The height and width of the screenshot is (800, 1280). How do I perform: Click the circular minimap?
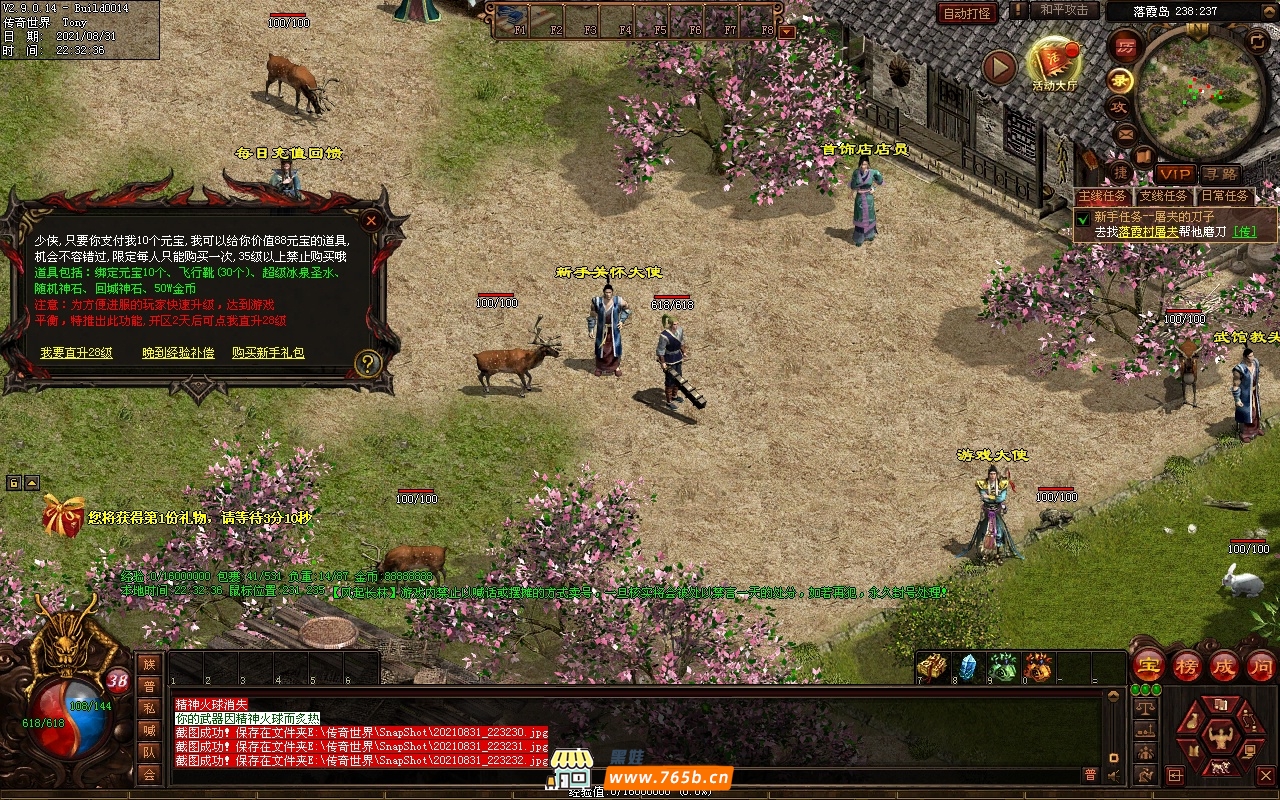point(1201,94)
